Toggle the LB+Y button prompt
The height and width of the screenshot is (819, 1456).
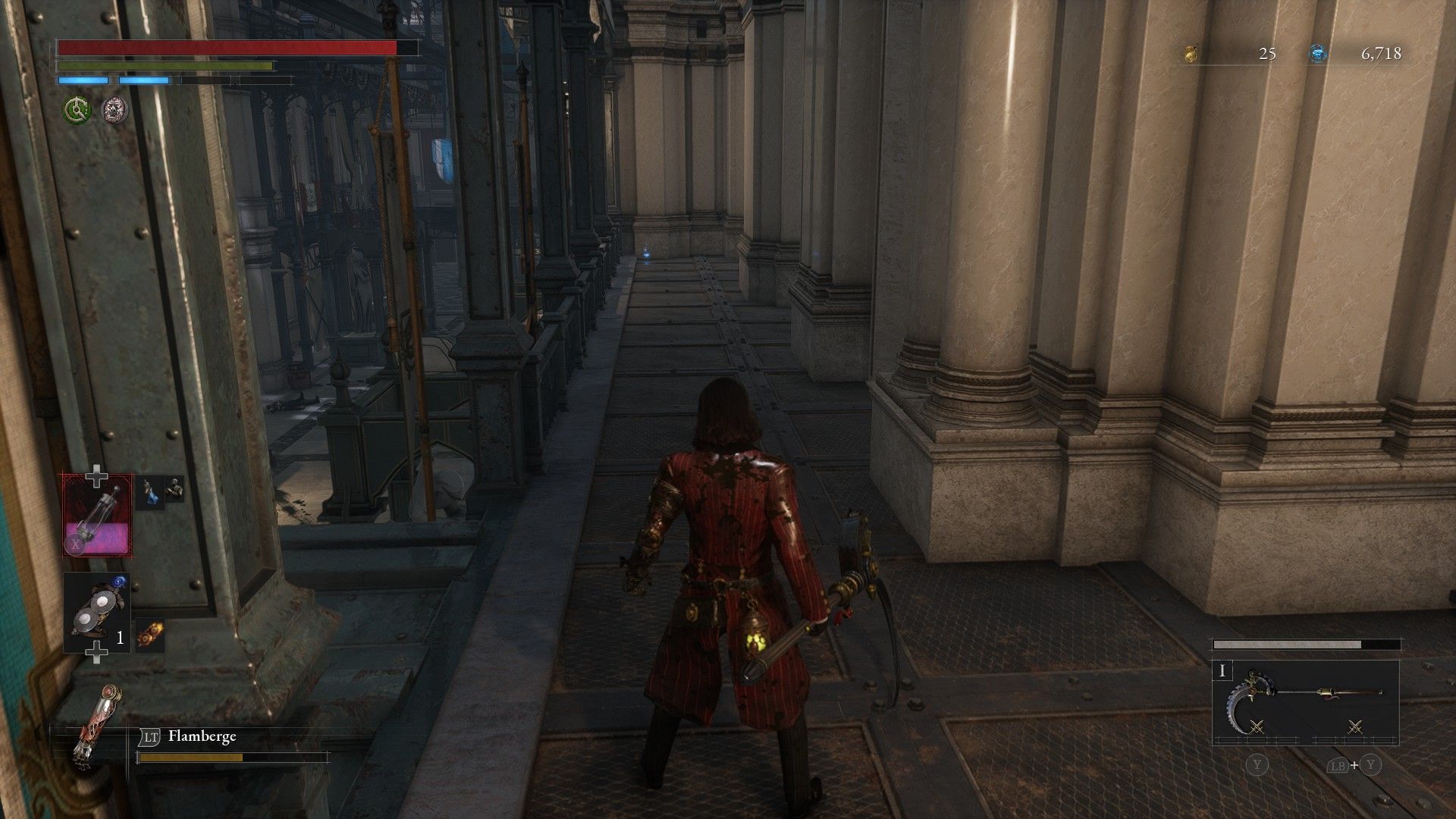1355,765
